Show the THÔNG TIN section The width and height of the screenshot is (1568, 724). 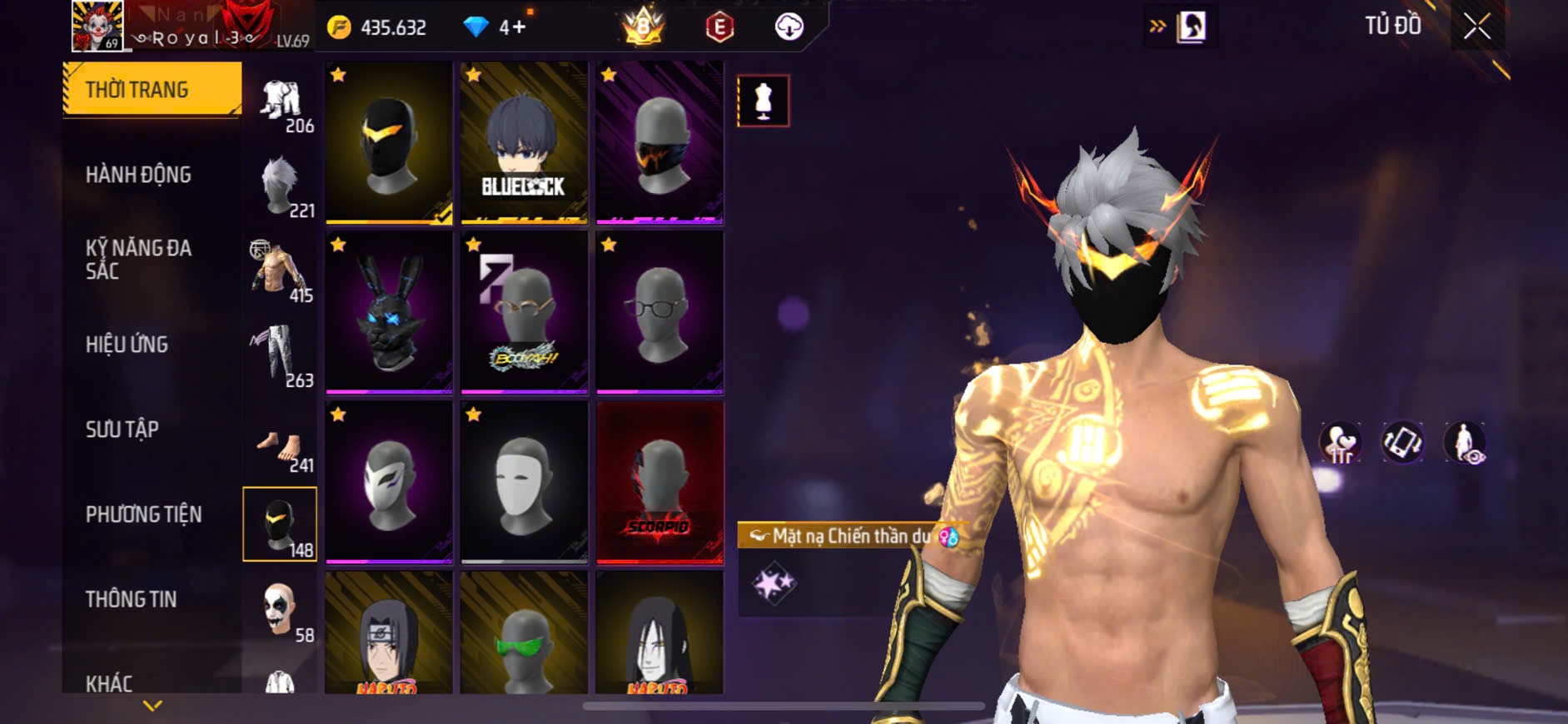(132, 599)
